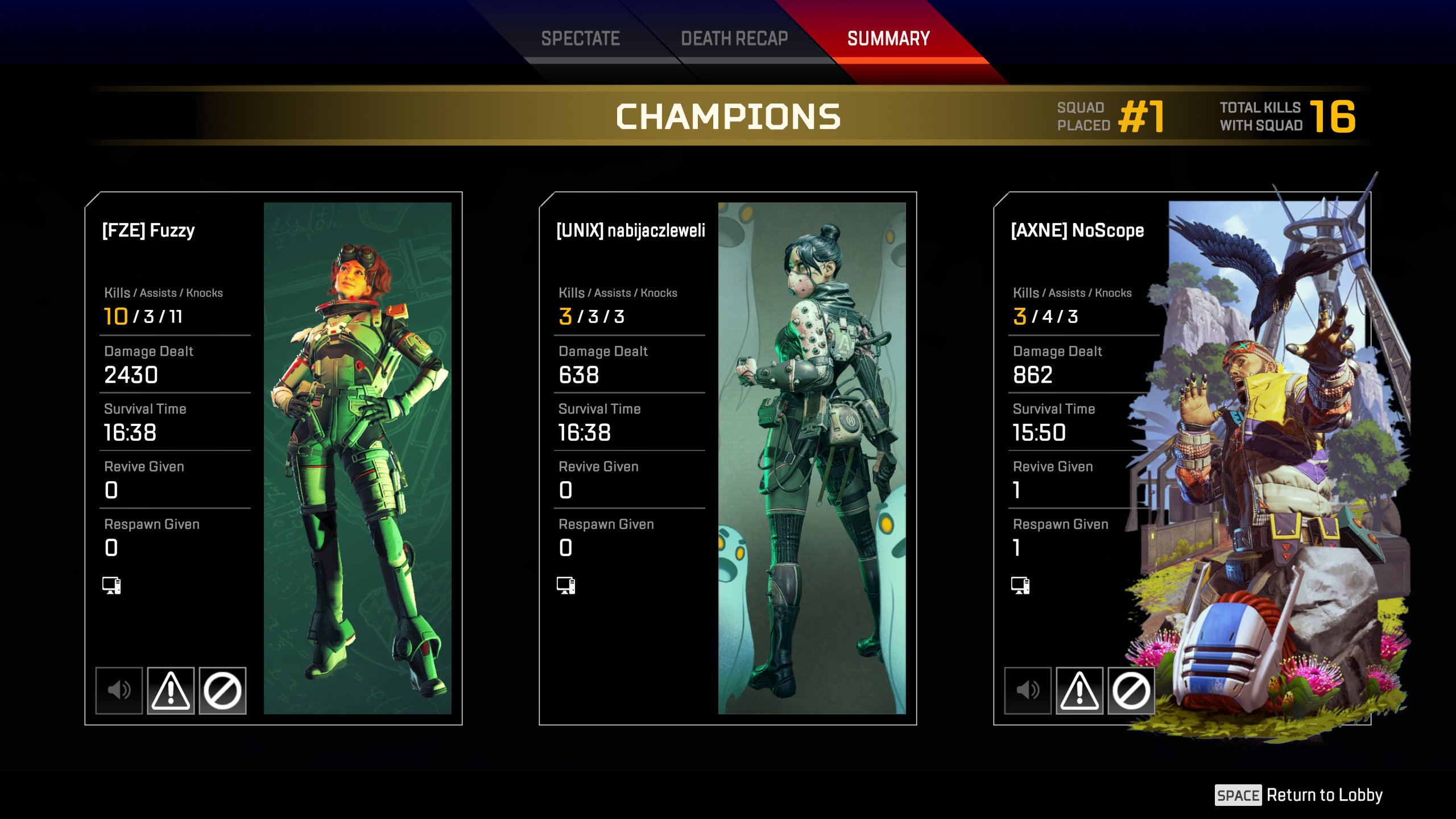Report [AXNE] NoScope using the warning icon
Screen dimensions: 1456x819
tap(1079, 690)
